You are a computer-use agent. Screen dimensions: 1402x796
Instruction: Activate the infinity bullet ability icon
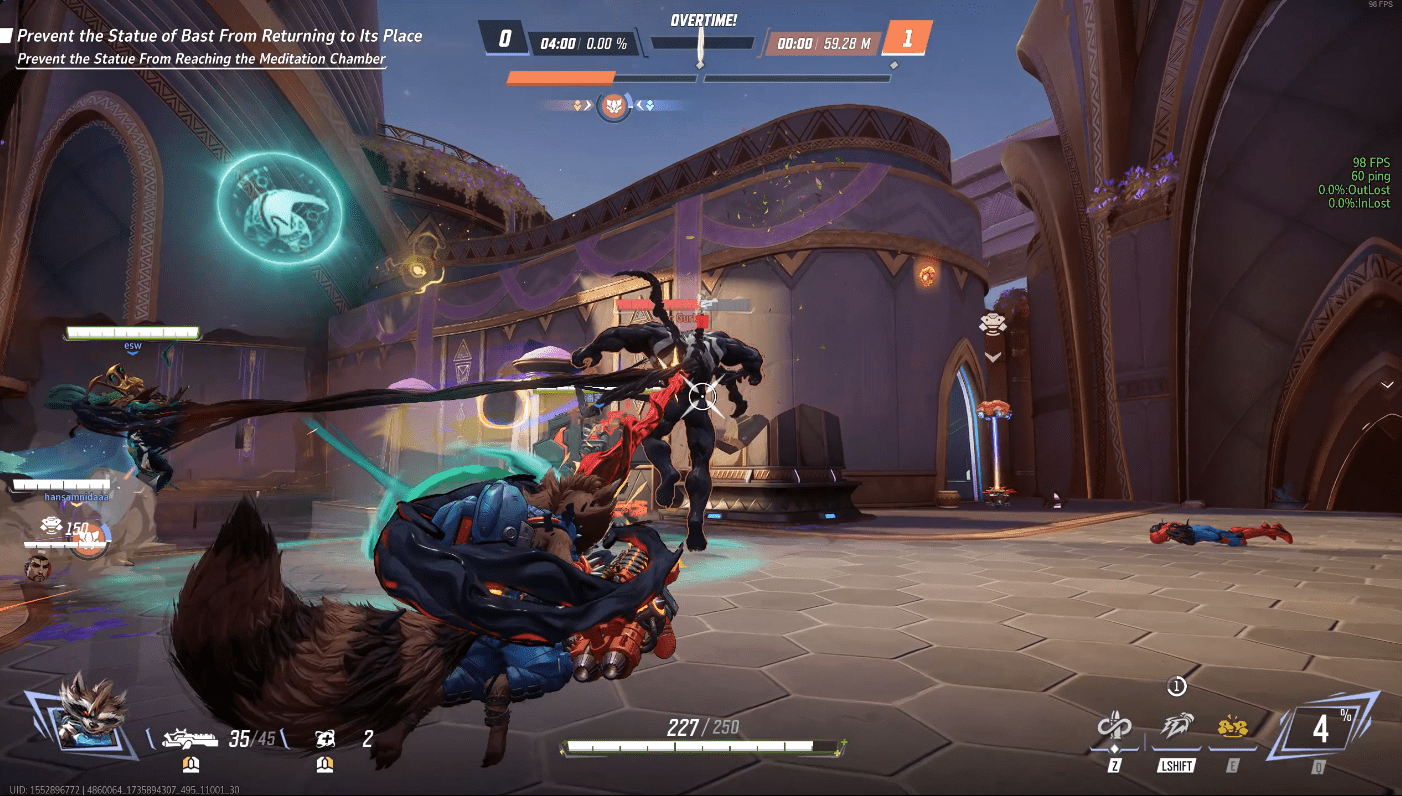point(1113,730)
